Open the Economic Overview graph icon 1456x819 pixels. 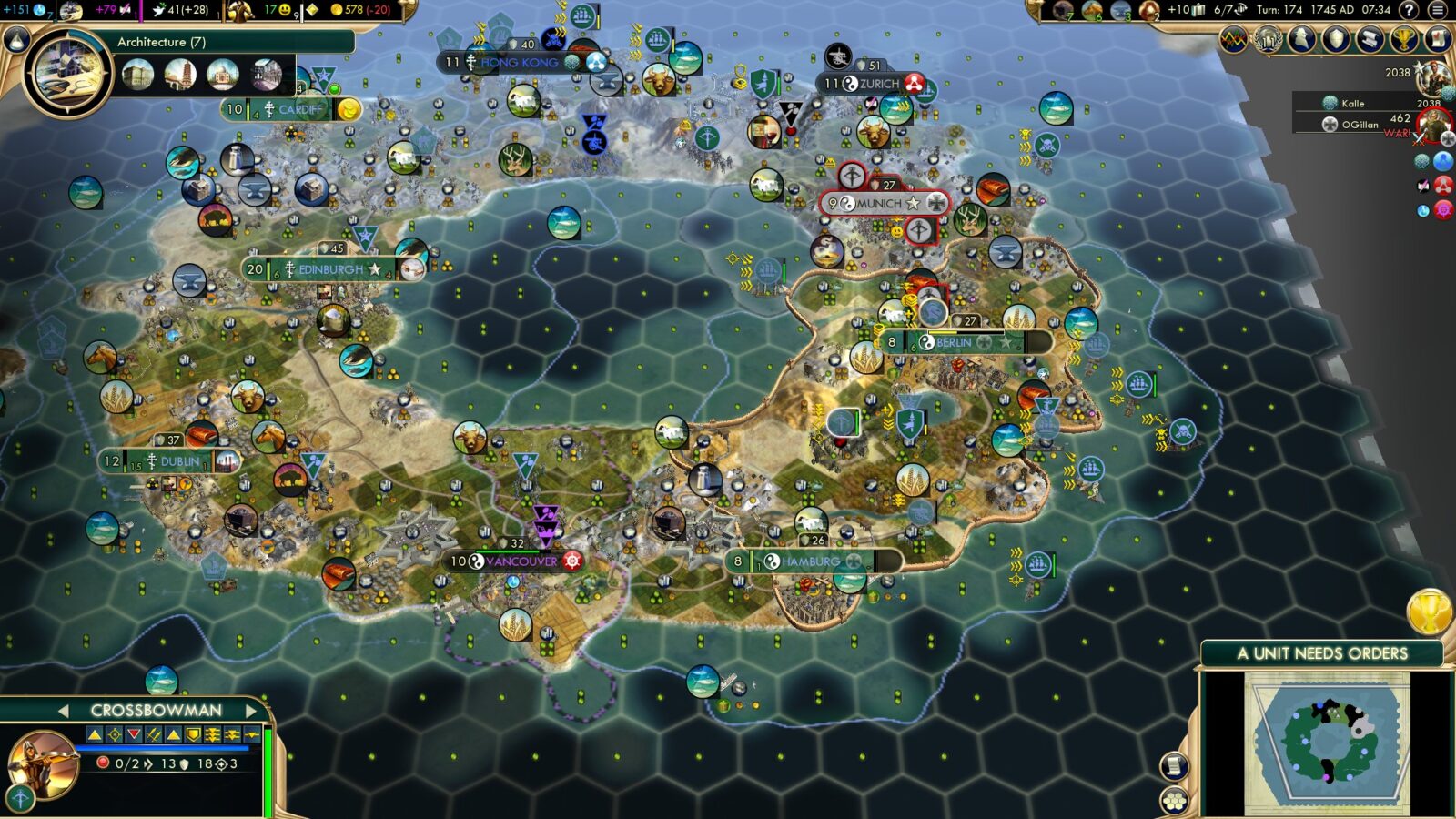1233,39
